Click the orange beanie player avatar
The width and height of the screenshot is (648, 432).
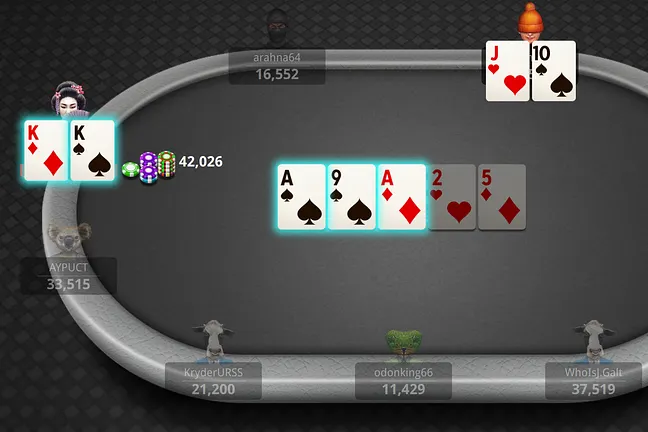tap(530, 20)
